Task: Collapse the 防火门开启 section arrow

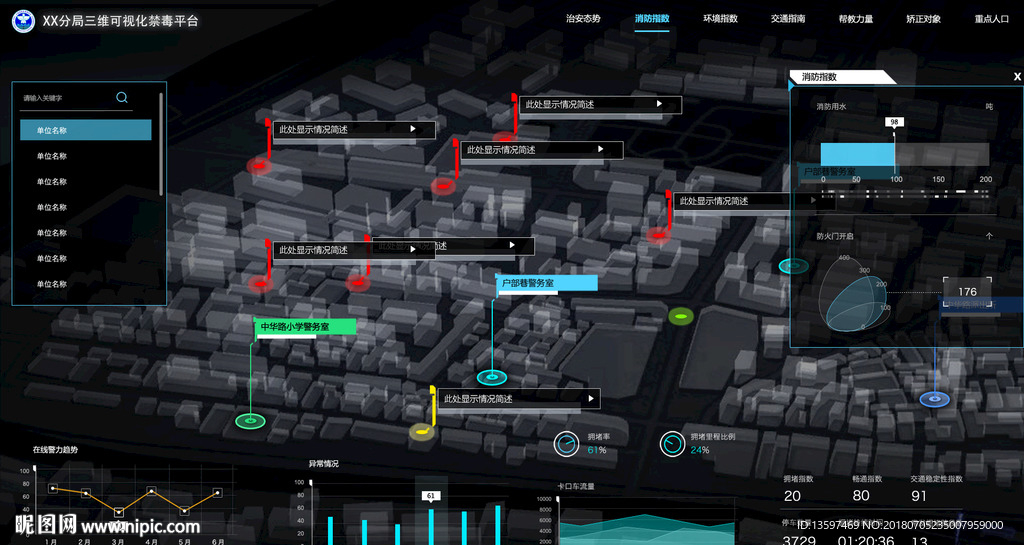Action: [x=989, y=236]
